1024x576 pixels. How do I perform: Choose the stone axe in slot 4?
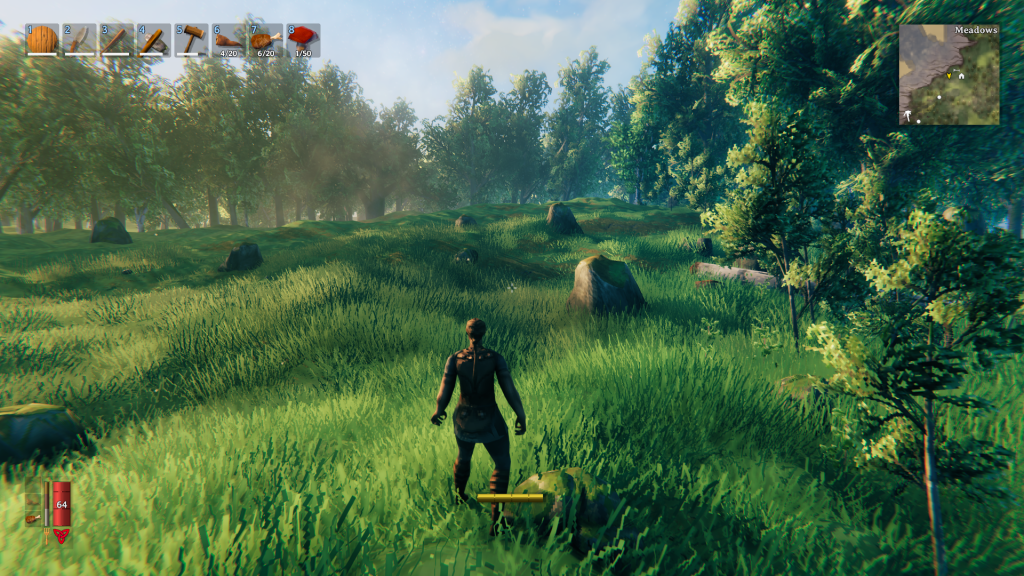coord(154,40)
